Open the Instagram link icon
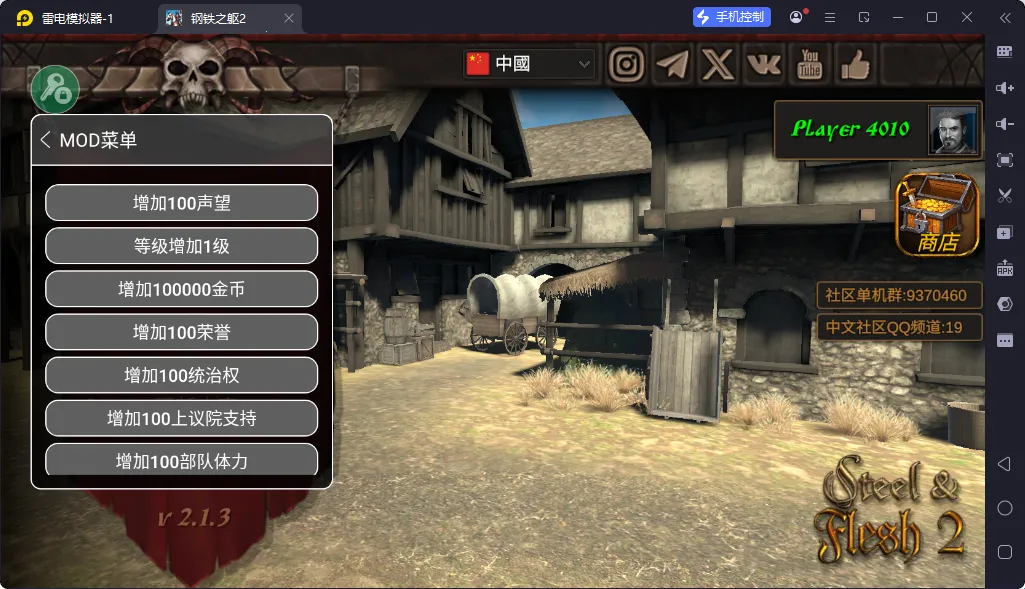 point(627,65)
